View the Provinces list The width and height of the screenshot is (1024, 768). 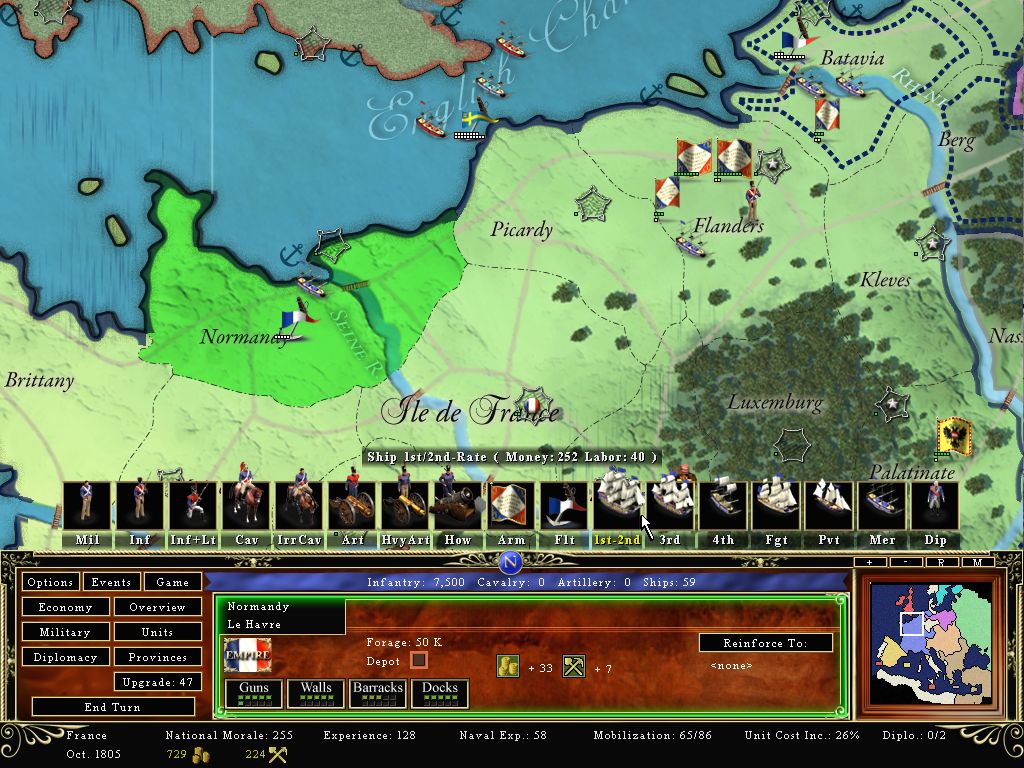click(x=157, y=657)
